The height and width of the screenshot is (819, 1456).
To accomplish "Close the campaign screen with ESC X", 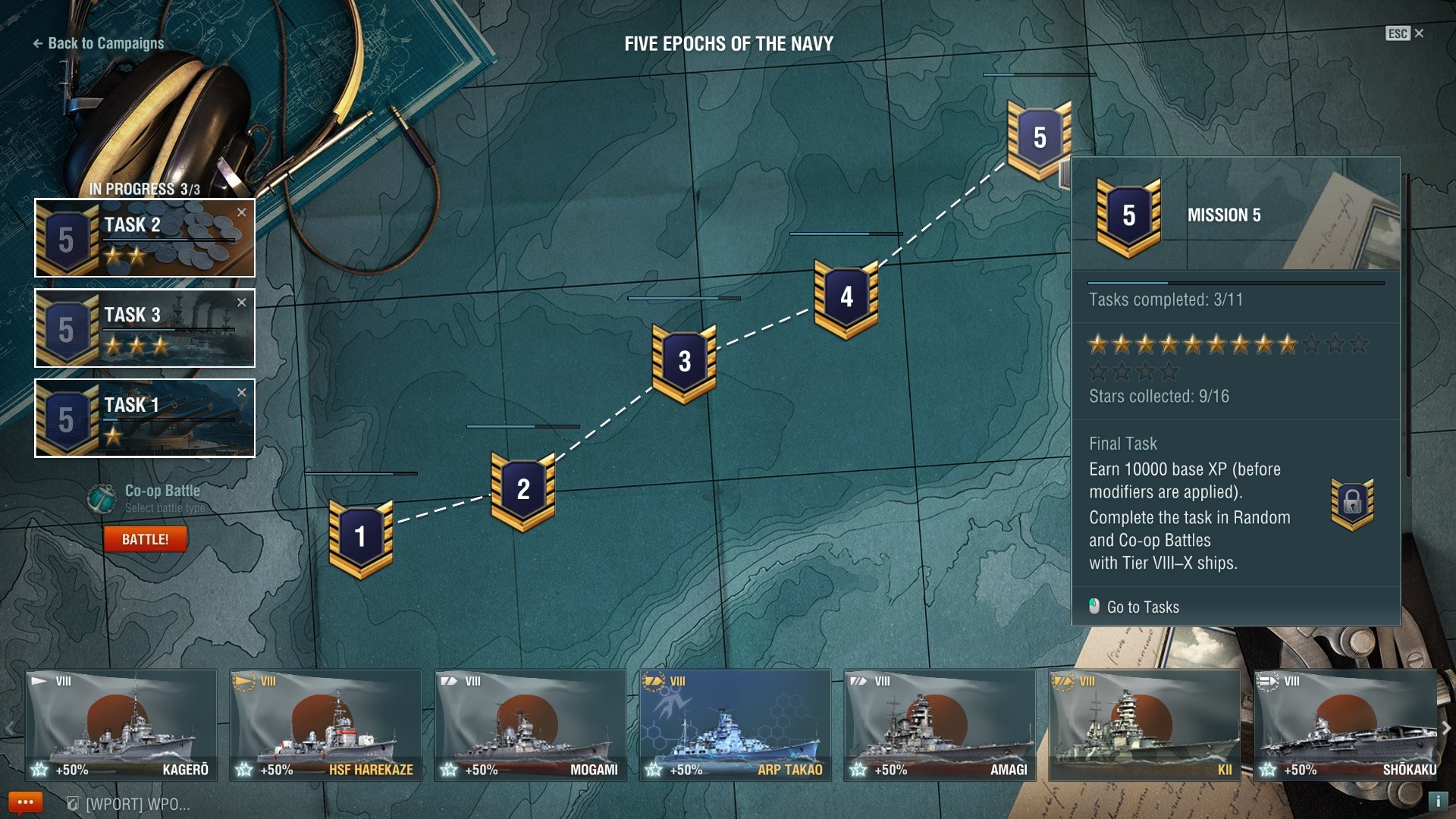I will point(1405,33).
